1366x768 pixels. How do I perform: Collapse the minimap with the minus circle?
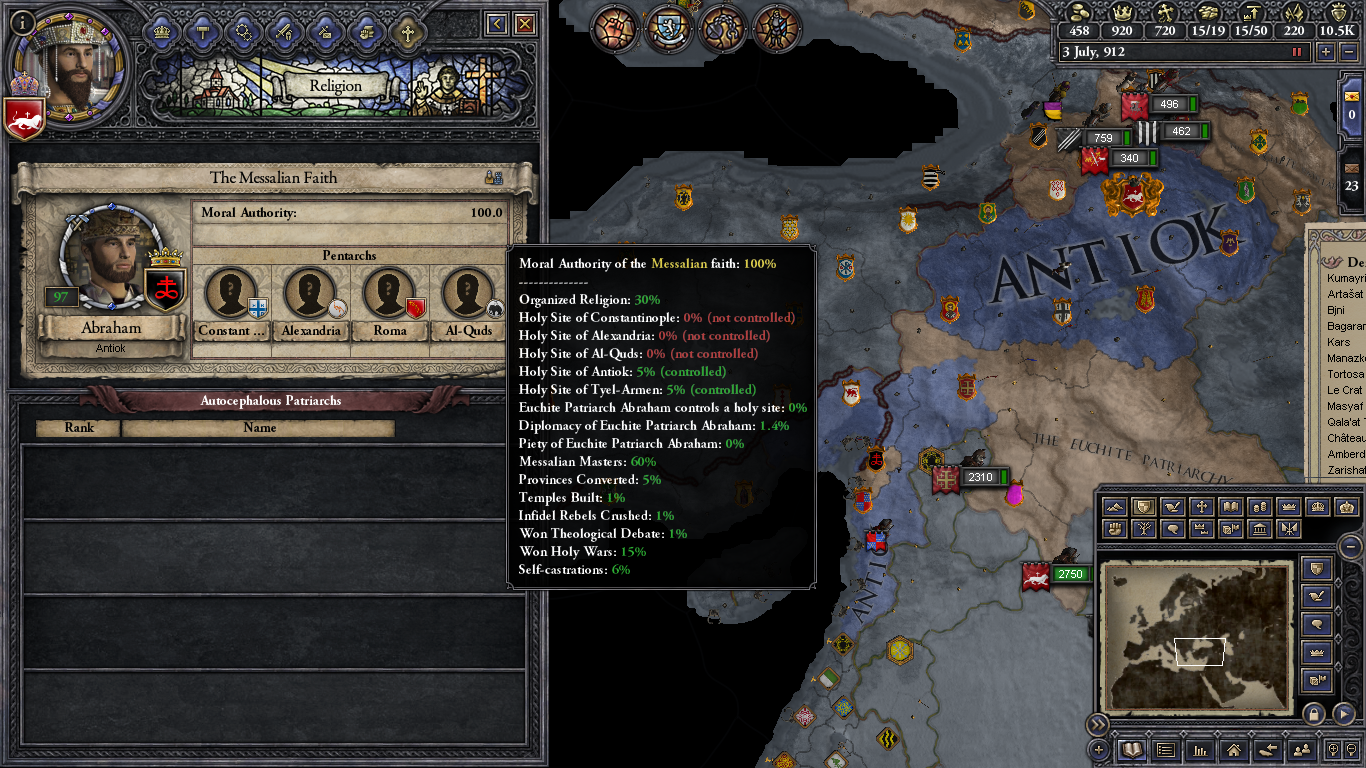tap(1350, 546)
